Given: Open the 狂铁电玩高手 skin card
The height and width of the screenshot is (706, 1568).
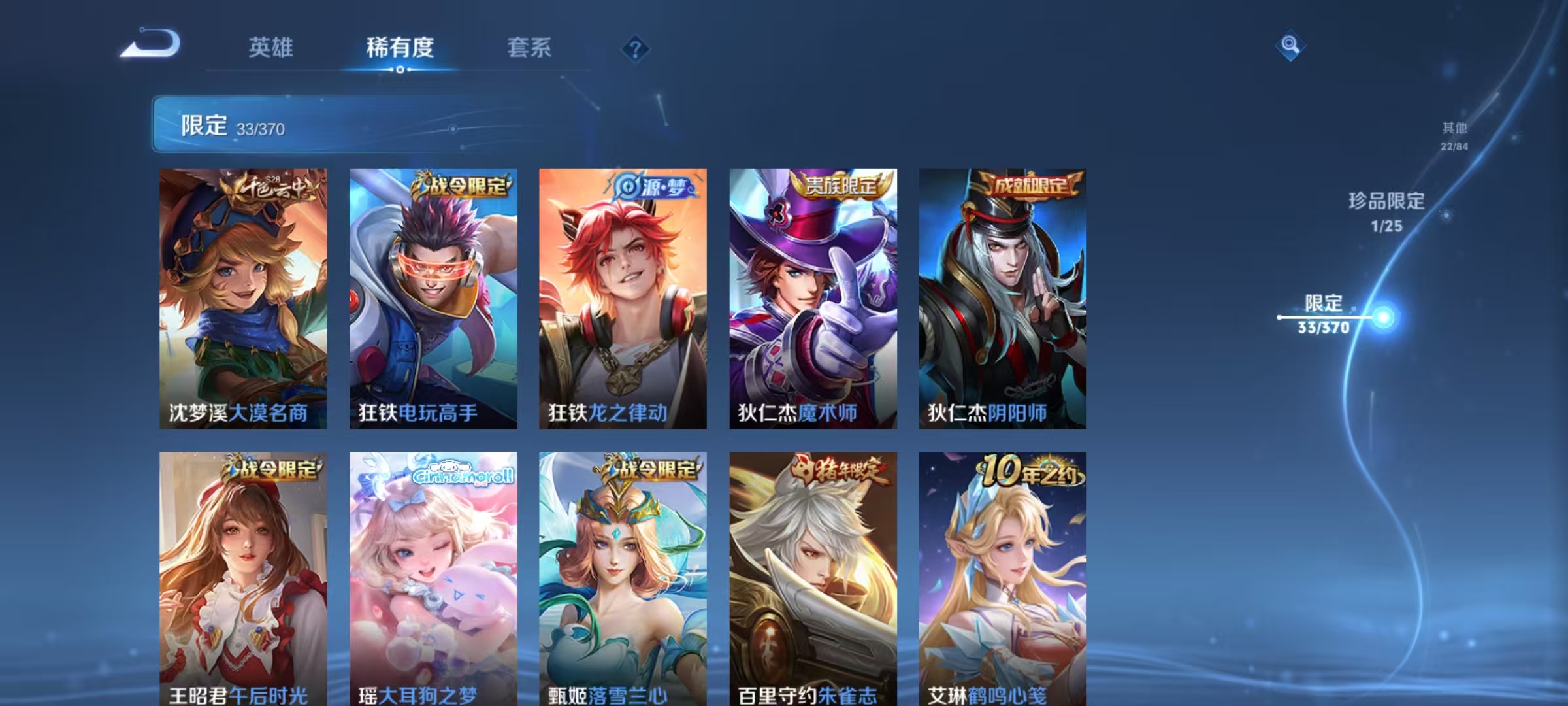Looking at the screenshot, I should [x=431, y=294].
